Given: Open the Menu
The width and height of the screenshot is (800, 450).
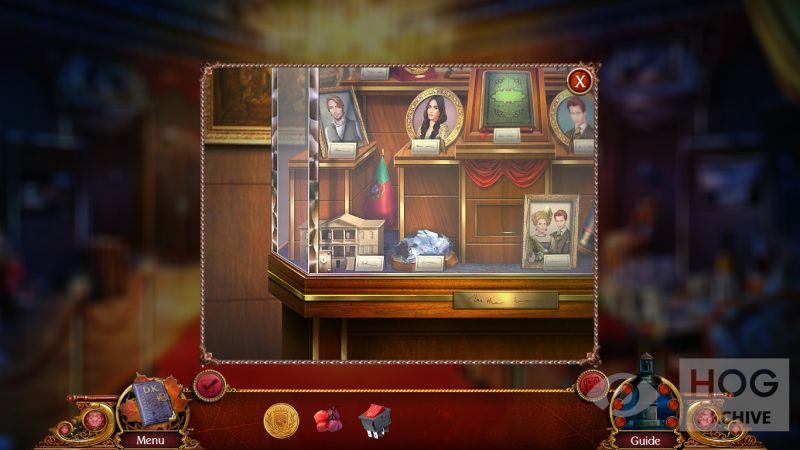Looking at the screenshot, I should 152,439.
